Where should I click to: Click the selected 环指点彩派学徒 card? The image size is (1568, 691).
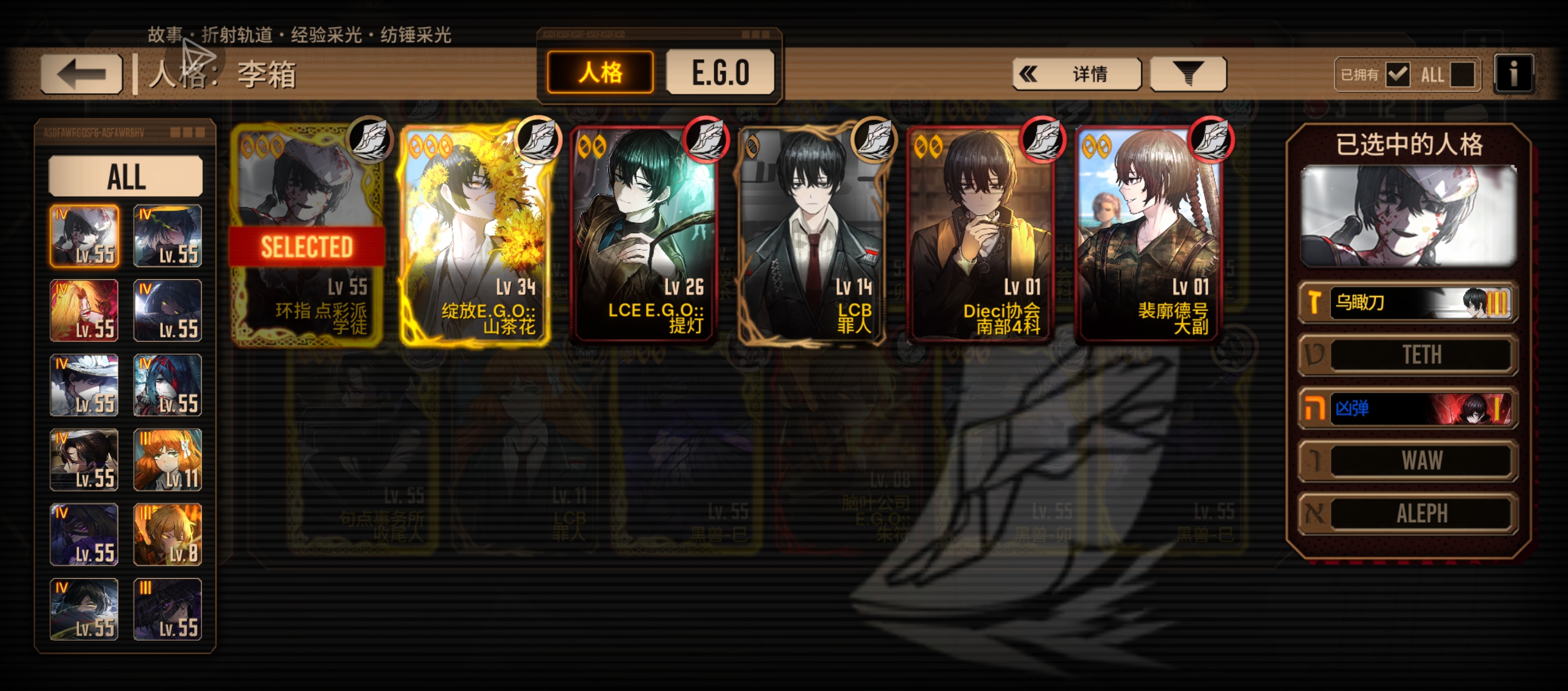pos(307,235)
